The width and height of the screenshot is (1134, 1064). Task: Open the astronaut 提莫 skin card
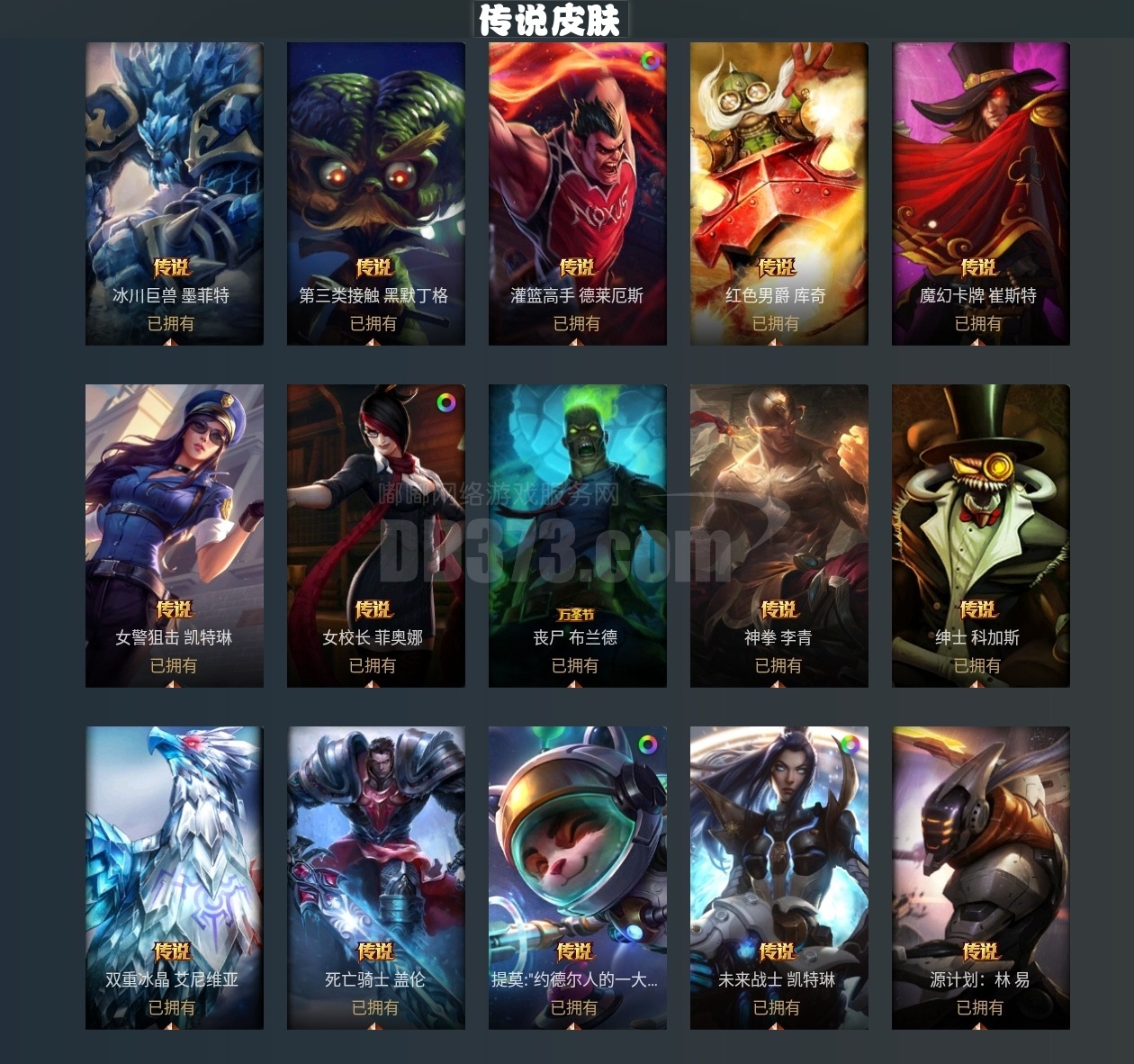pyautogui.click(x=577, y=878)
